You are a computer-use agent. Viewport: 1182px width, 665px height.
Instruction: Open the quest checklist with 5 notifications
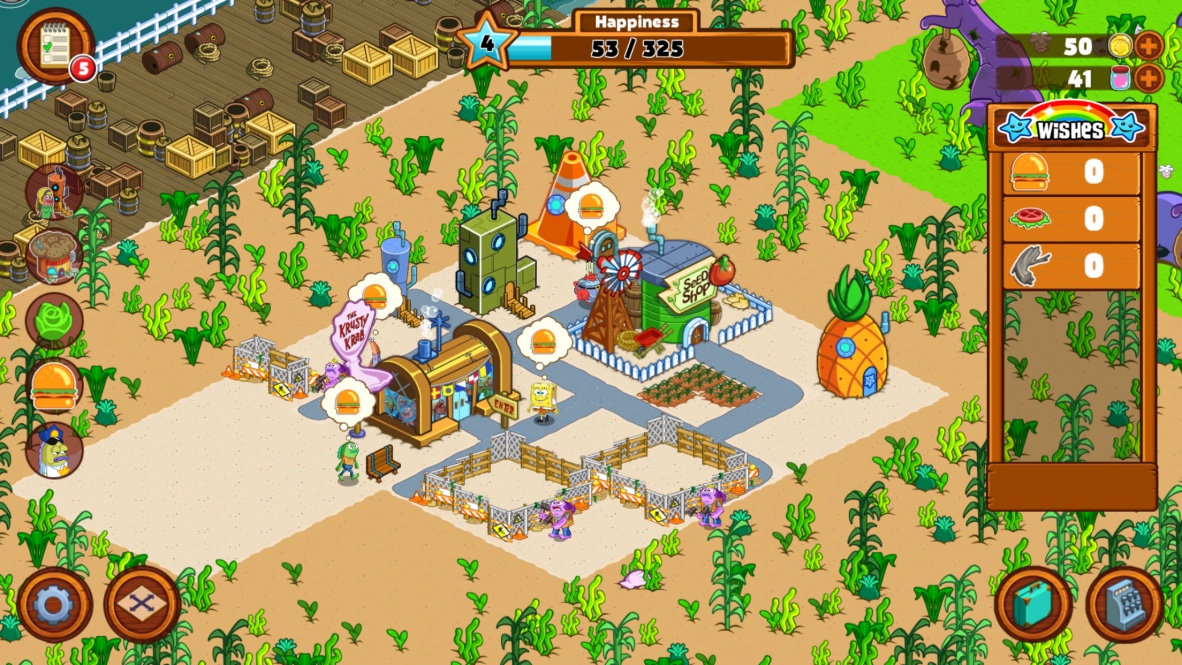[x=55, y=45]
